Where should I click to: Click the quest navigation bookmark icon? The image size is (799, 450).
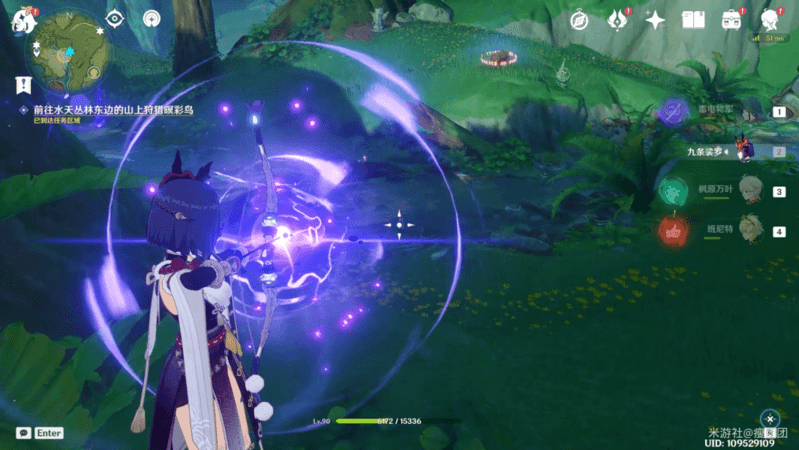click(23, 86)
